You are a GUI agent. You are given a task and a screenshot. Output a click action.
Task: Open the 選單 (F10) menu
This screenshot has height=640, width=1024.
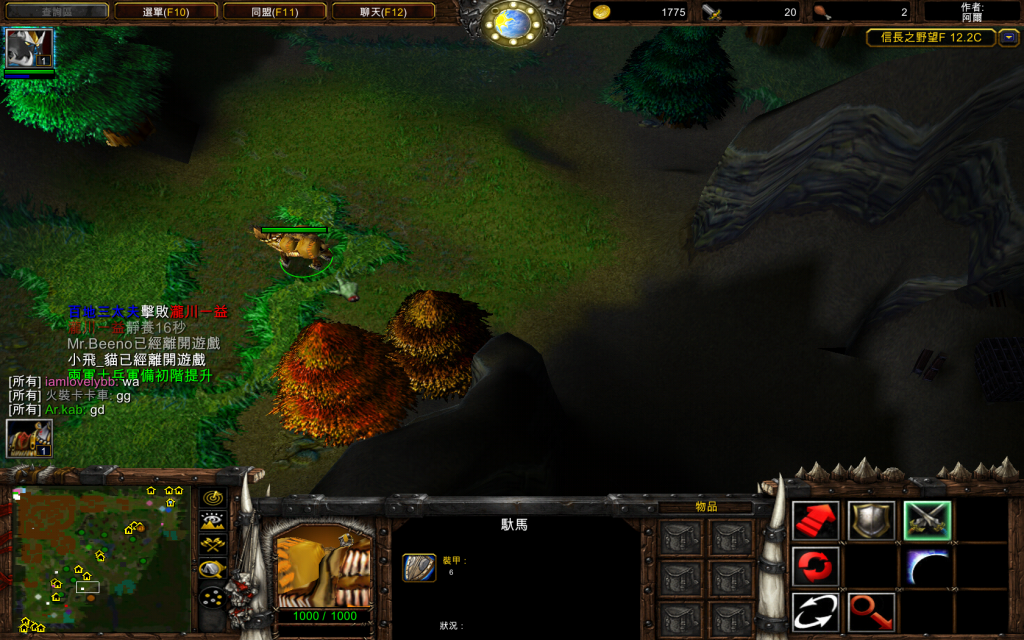pyautogui.click(x=166, y=12)
